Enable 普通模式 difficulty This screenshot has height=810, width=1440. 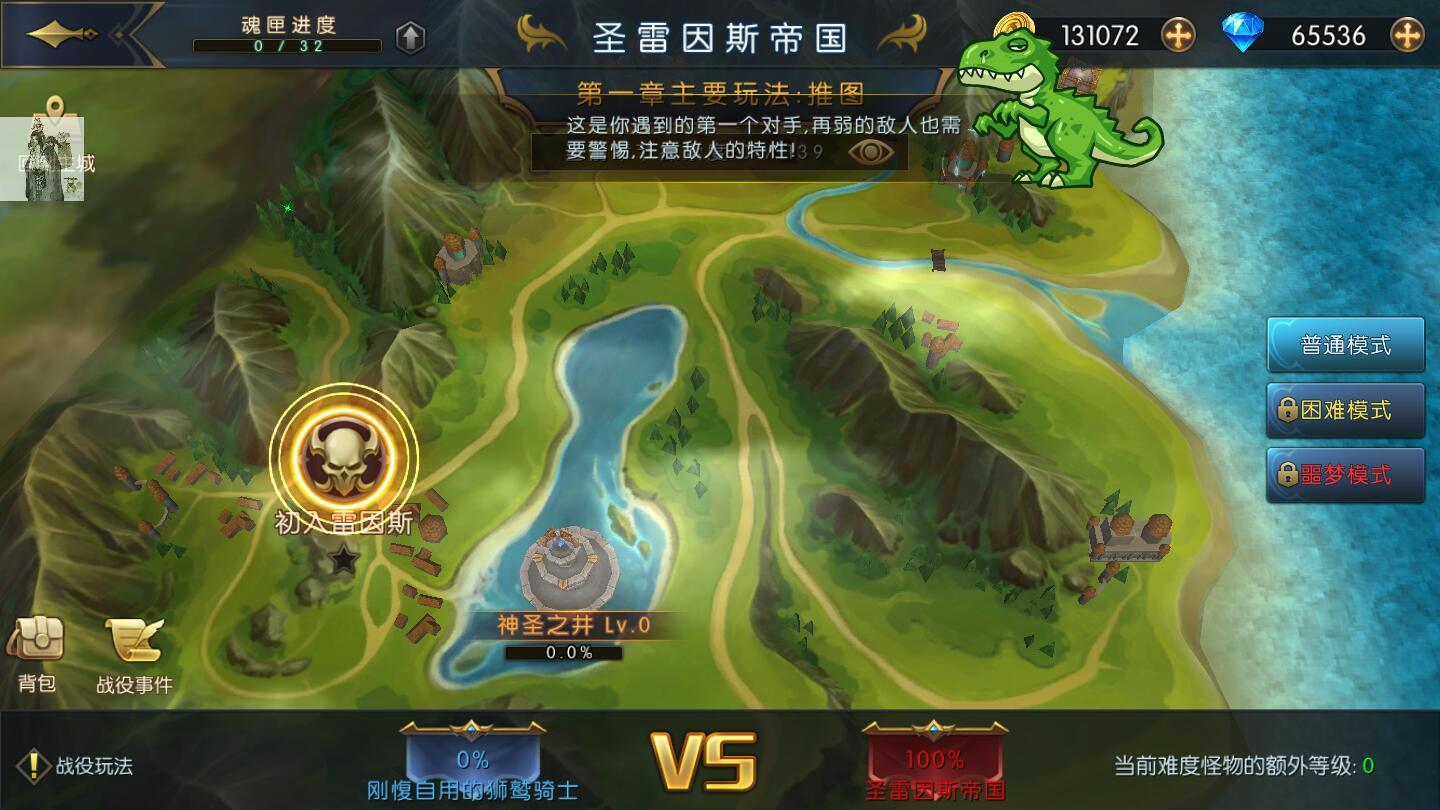pos(1345,344)
